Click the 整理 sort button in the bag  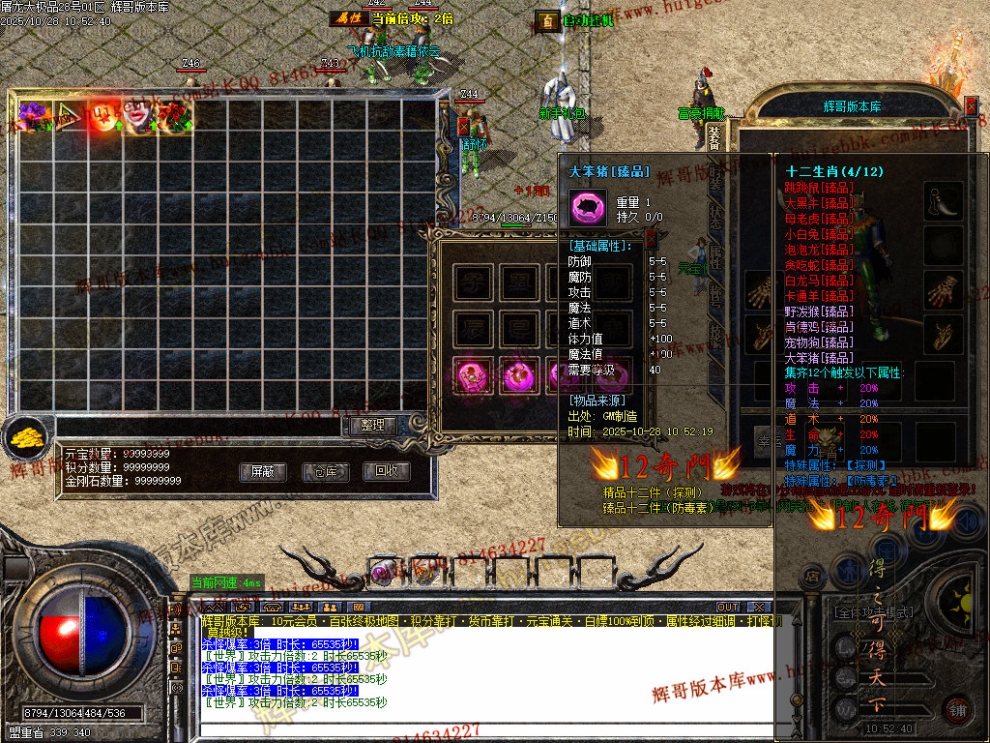(x=373, y=425)
